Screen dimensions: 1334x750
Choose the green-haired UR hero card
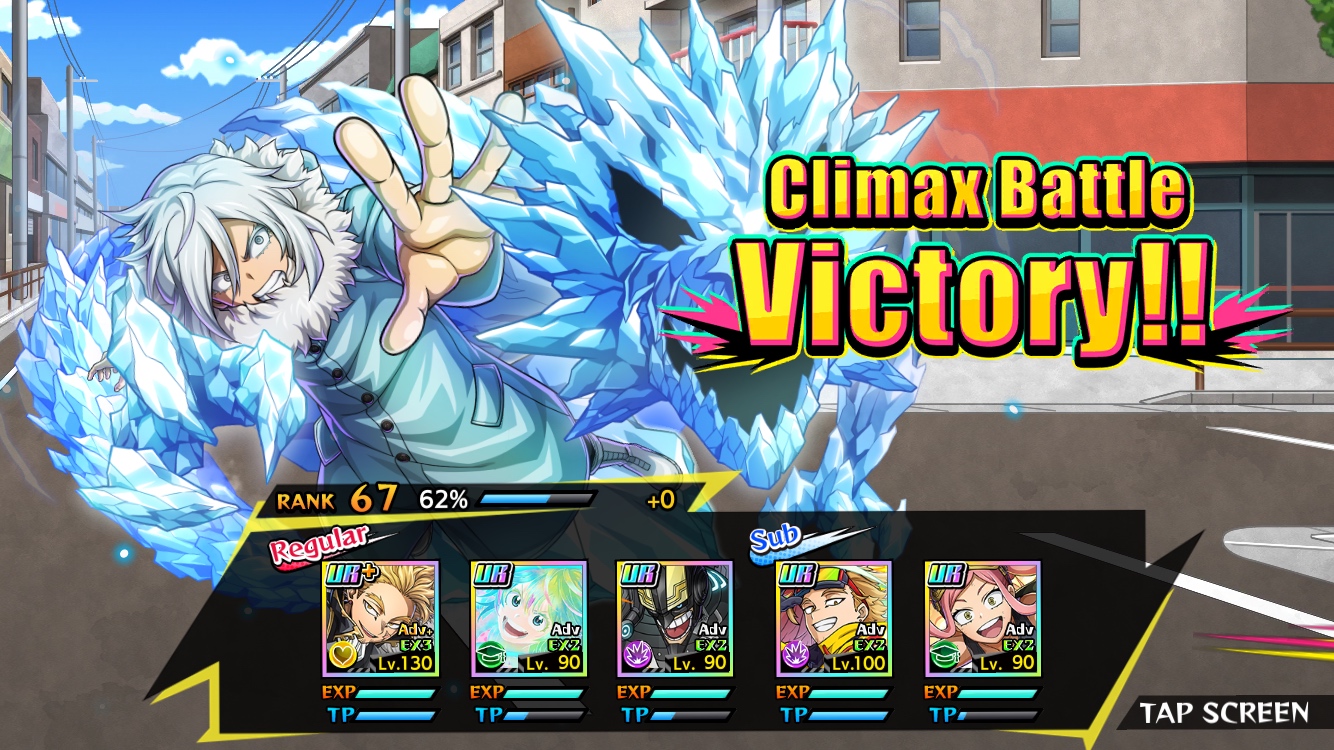(527, 619)
